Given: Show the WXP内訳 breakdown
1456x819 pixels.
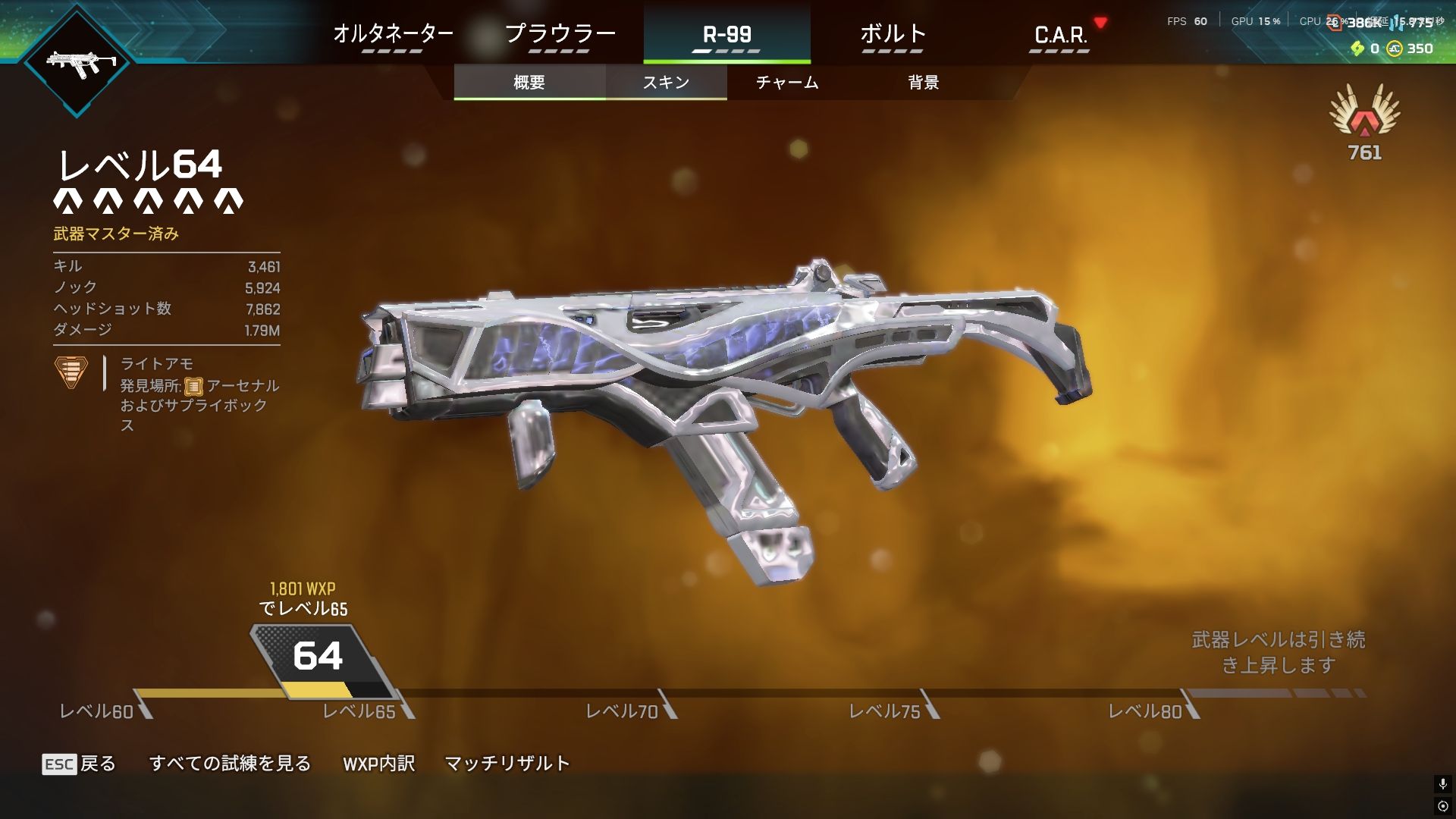Looking at the screenshot, I should pyautogui.click(x=379, y=764).
